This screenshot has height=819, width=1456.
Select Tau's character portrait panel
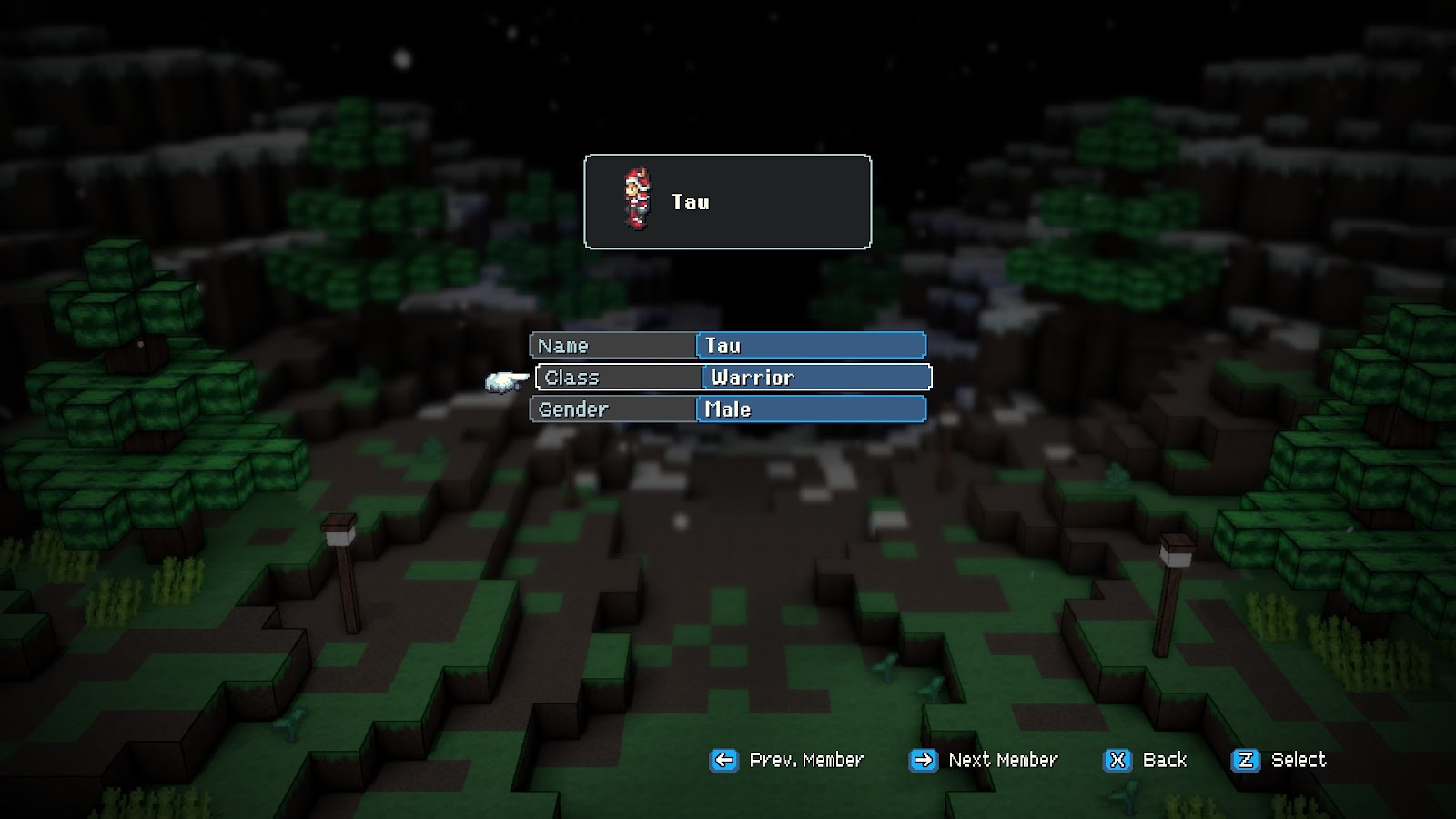pyautogui.click(x=727, y=202)
